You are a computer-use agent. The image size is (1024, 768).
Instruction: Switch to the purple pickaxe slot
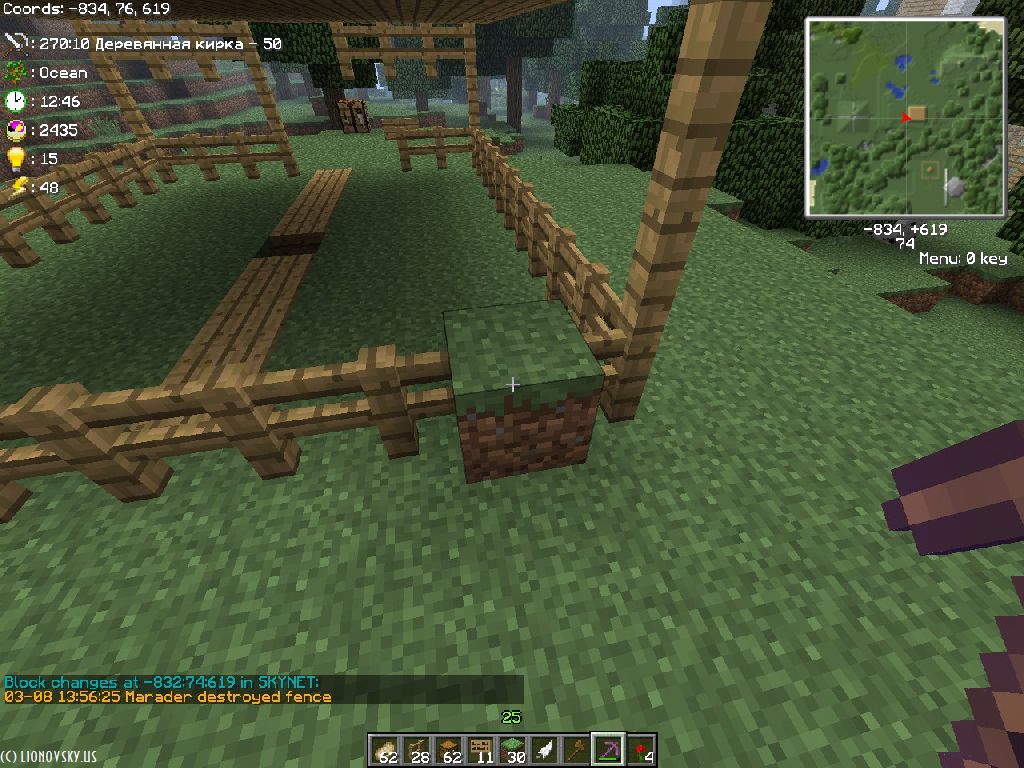point(610,750)
